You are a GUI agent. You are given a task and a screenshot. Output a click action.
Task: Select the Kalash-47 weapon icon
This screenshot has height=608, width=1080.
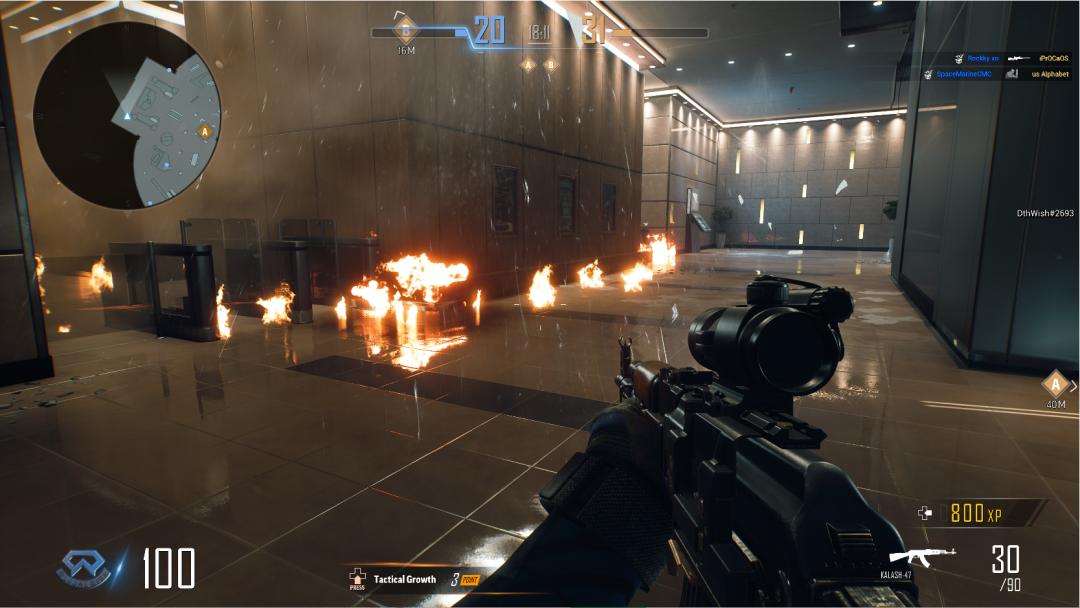click(922, 558)
